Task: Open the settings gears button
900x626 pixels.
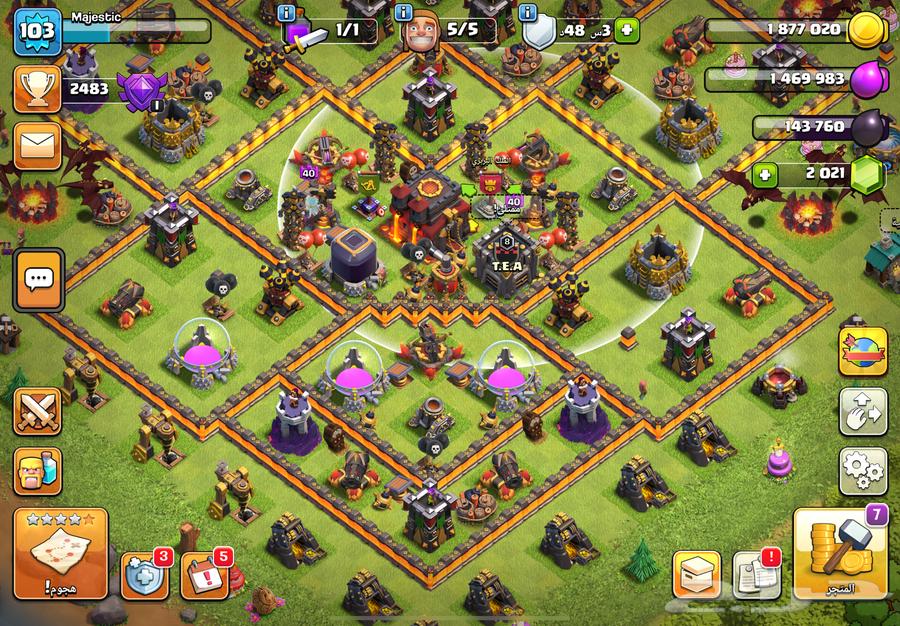Action: click(862, 470)
